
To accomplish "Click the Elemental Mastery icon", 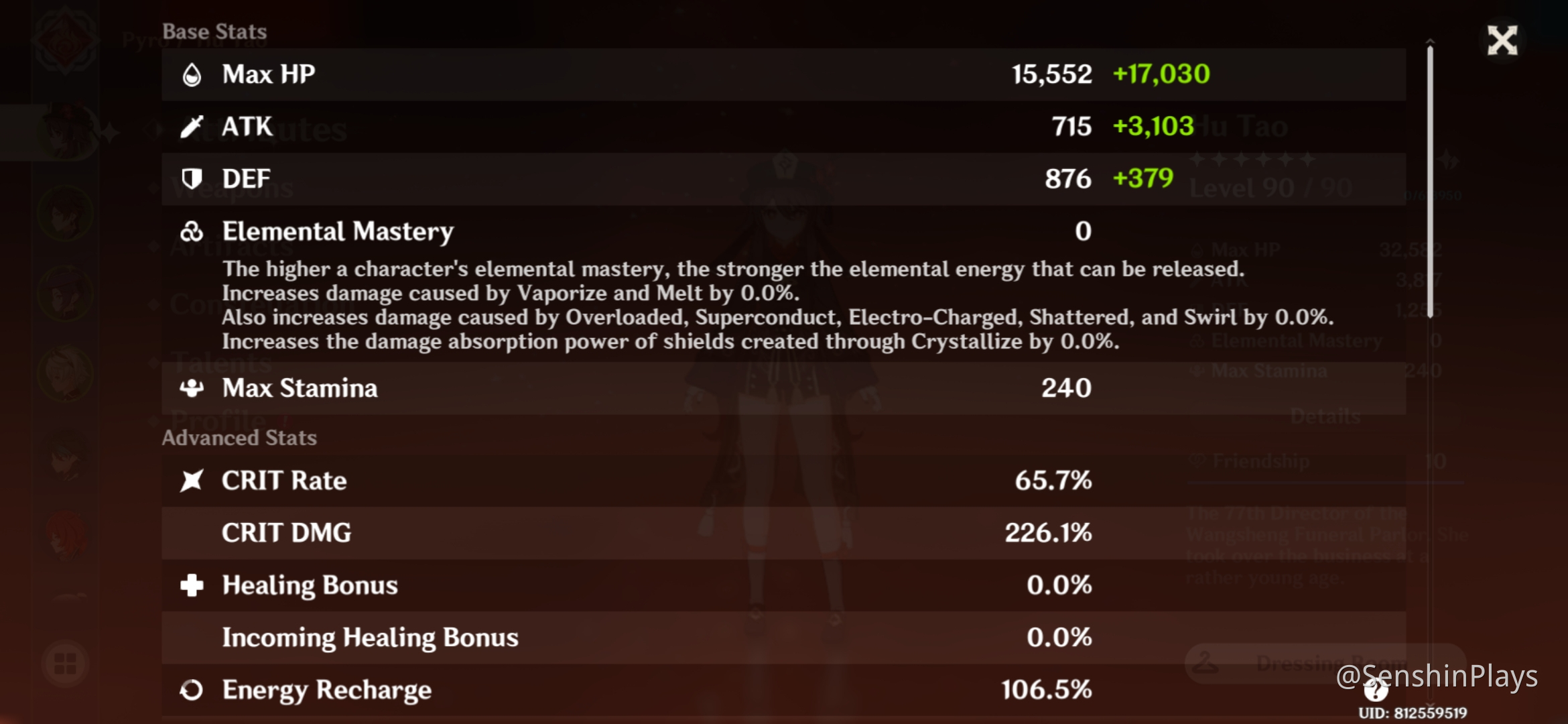I will click(192, 231).
